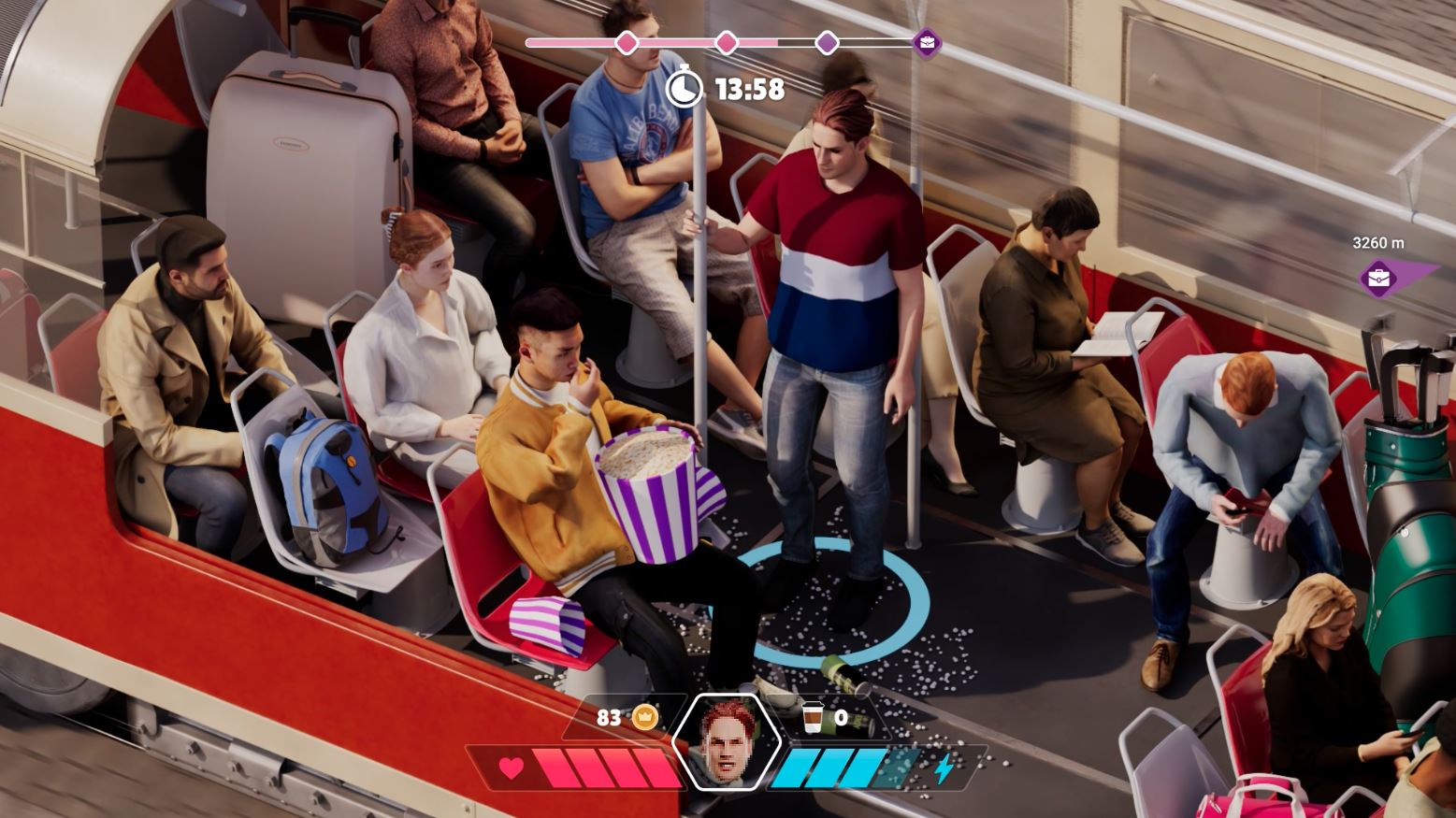
Task: Click the gold crown coin icon
Action: (x=645, y=717)
